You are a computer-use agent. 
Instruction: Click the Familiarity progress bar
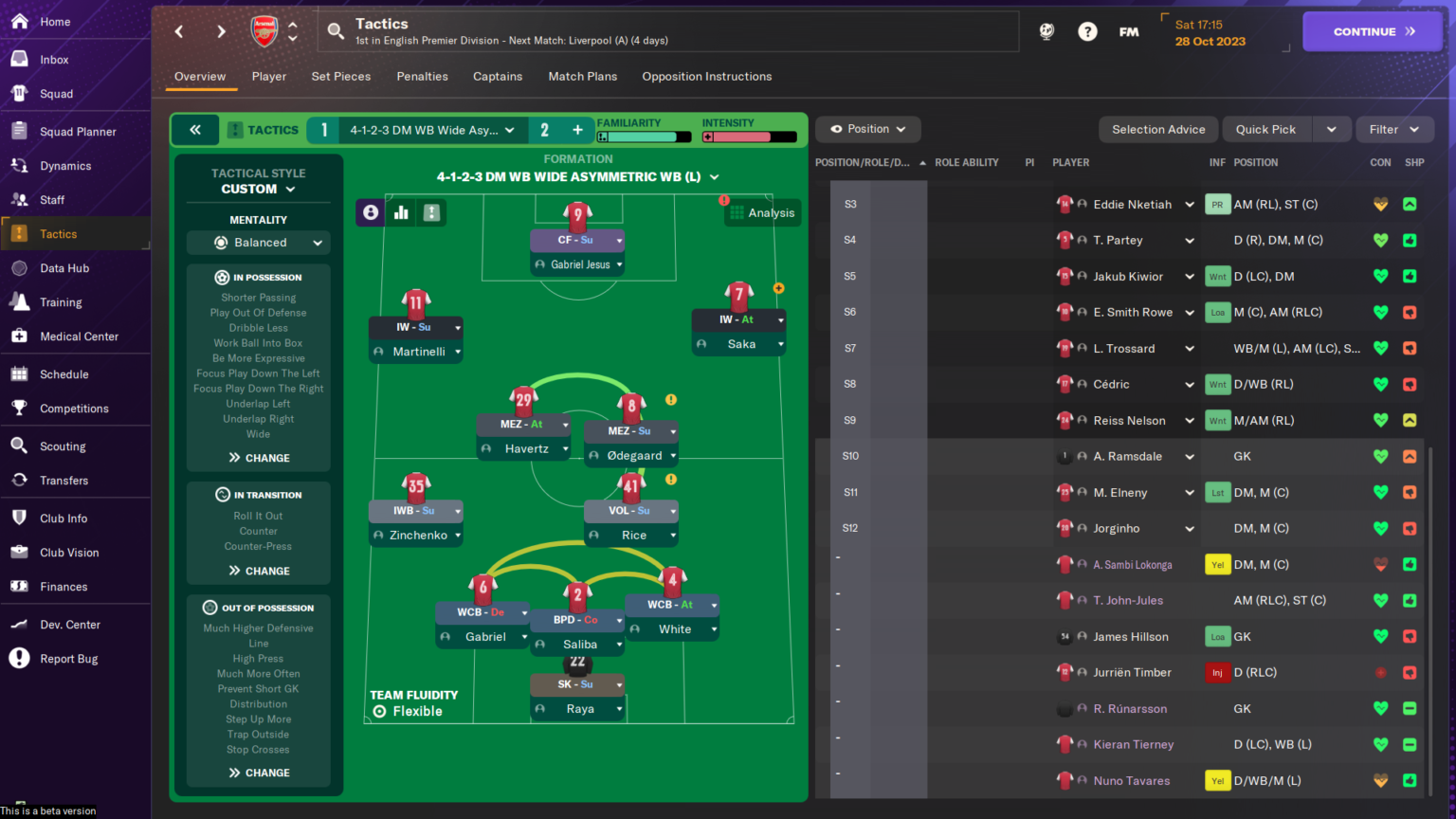point(643,136)
